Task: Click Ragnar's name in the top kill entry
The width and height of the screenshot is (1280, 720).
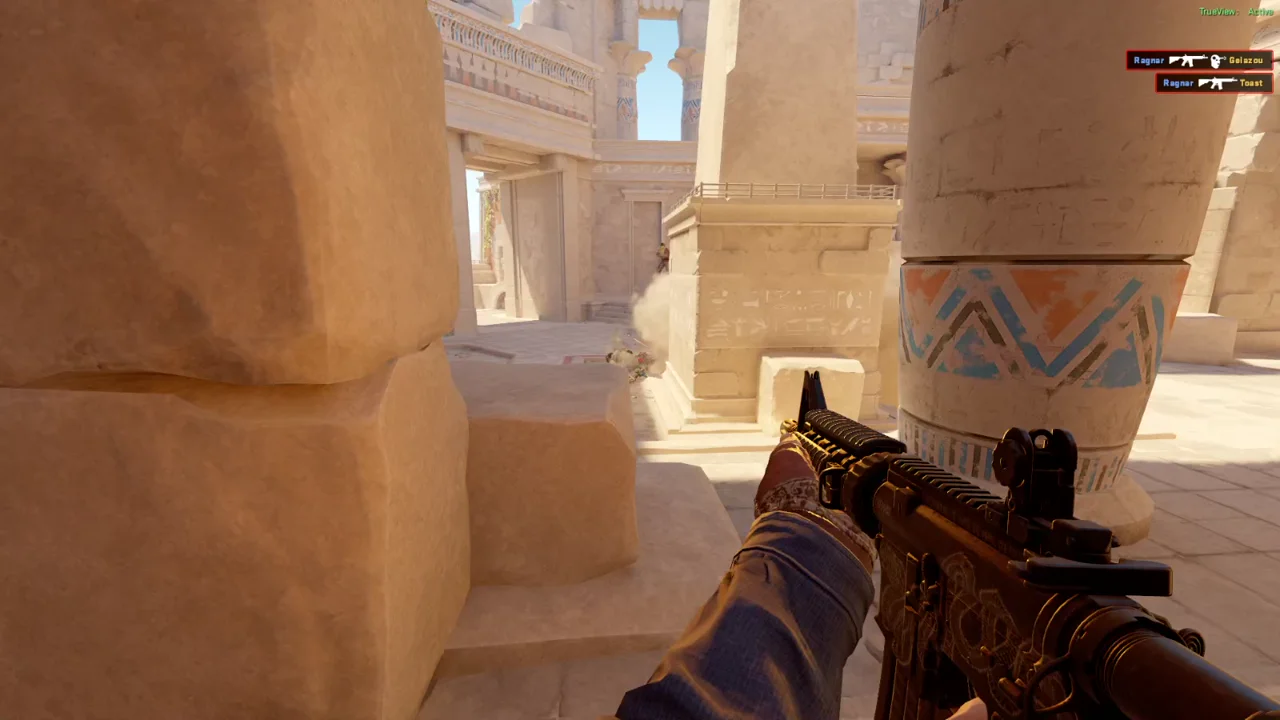Action: click(x=1149, y=60)
